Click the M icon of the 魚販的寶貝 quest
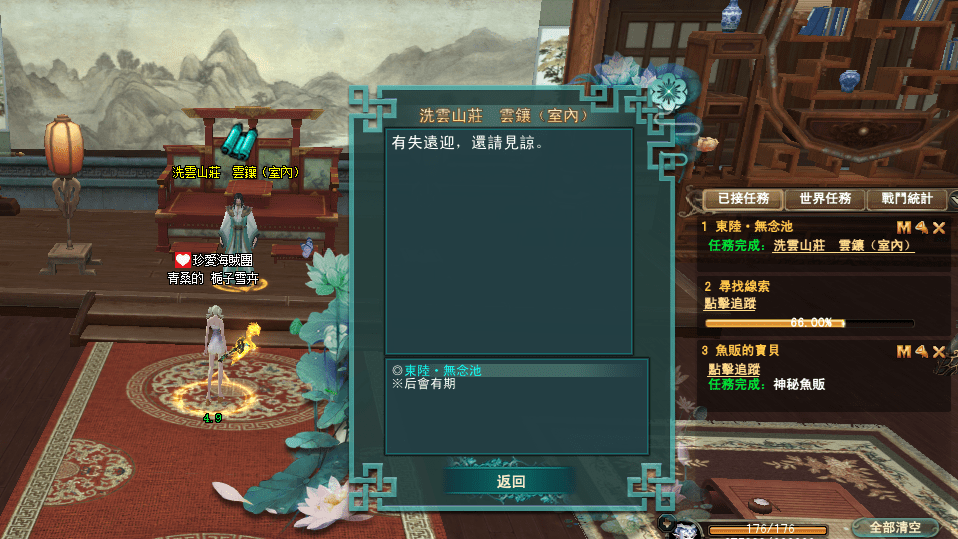This screenshot has height=539, width=958. [x=903, y=351]
